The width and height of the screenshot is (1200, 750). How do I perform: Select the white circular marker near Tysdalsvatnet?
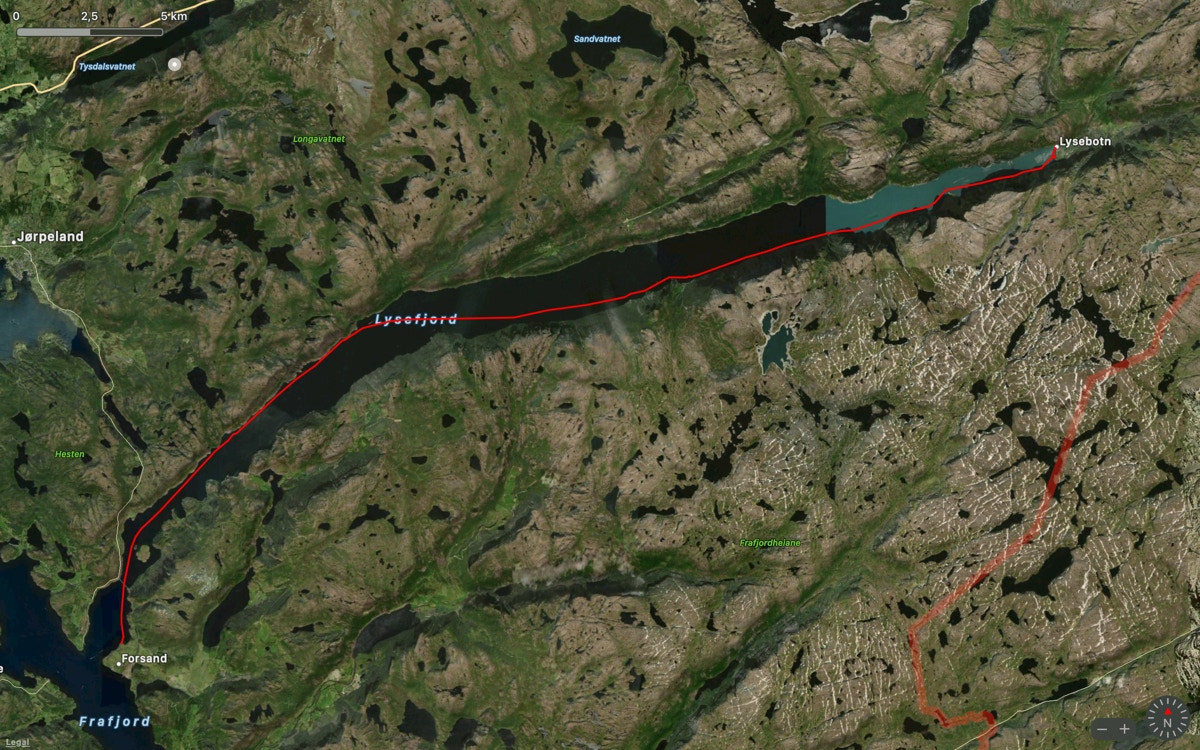tap(176, 64)
